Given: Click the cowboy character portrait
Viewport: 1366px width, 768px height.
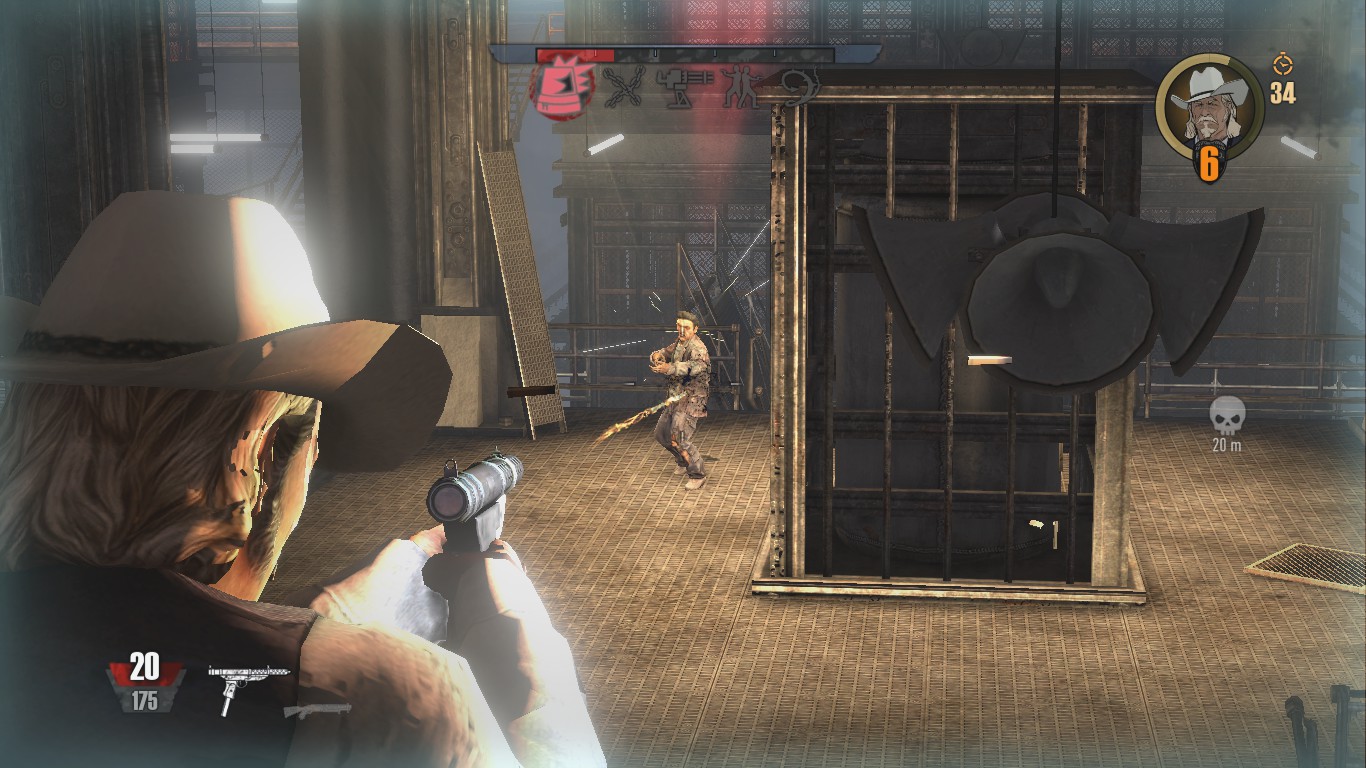Looking at the screenshot, I should pyautogui.click(x=1210, y=103).
